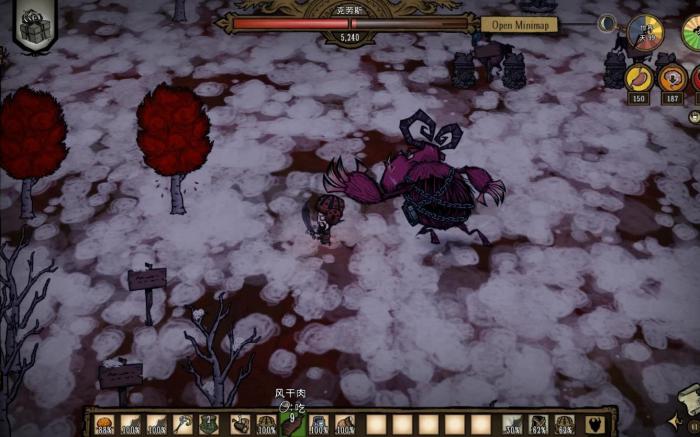The width and height of the screenshot is (700, 437).
Task: Click the equipped head slot at 69%
Action: point(565,424)
